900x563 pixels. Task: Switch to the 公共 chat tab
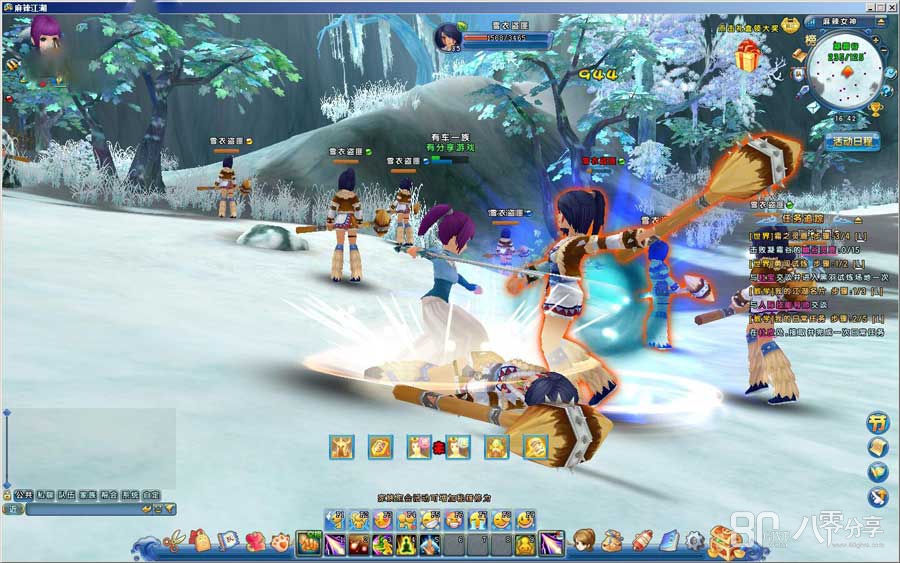[24, 495]
